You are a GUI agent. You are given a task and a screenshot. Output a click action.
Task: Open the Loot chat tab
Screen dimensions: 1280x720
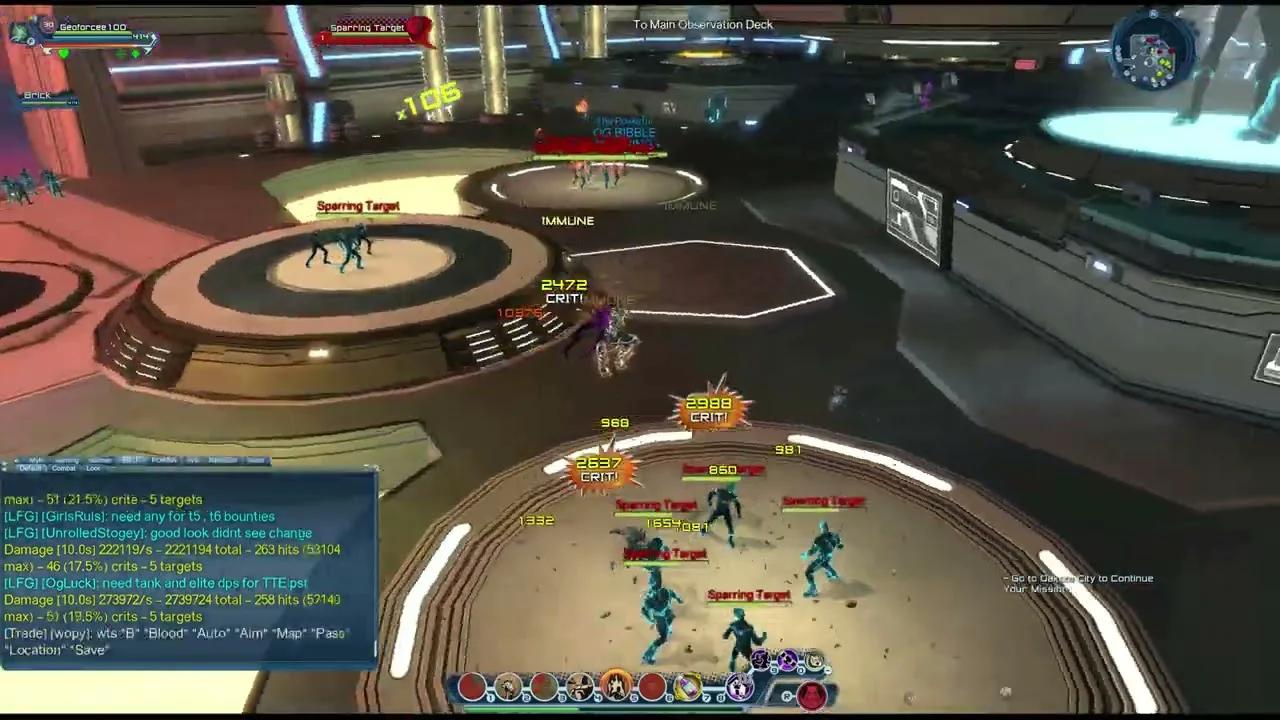(x=95, y=468)
